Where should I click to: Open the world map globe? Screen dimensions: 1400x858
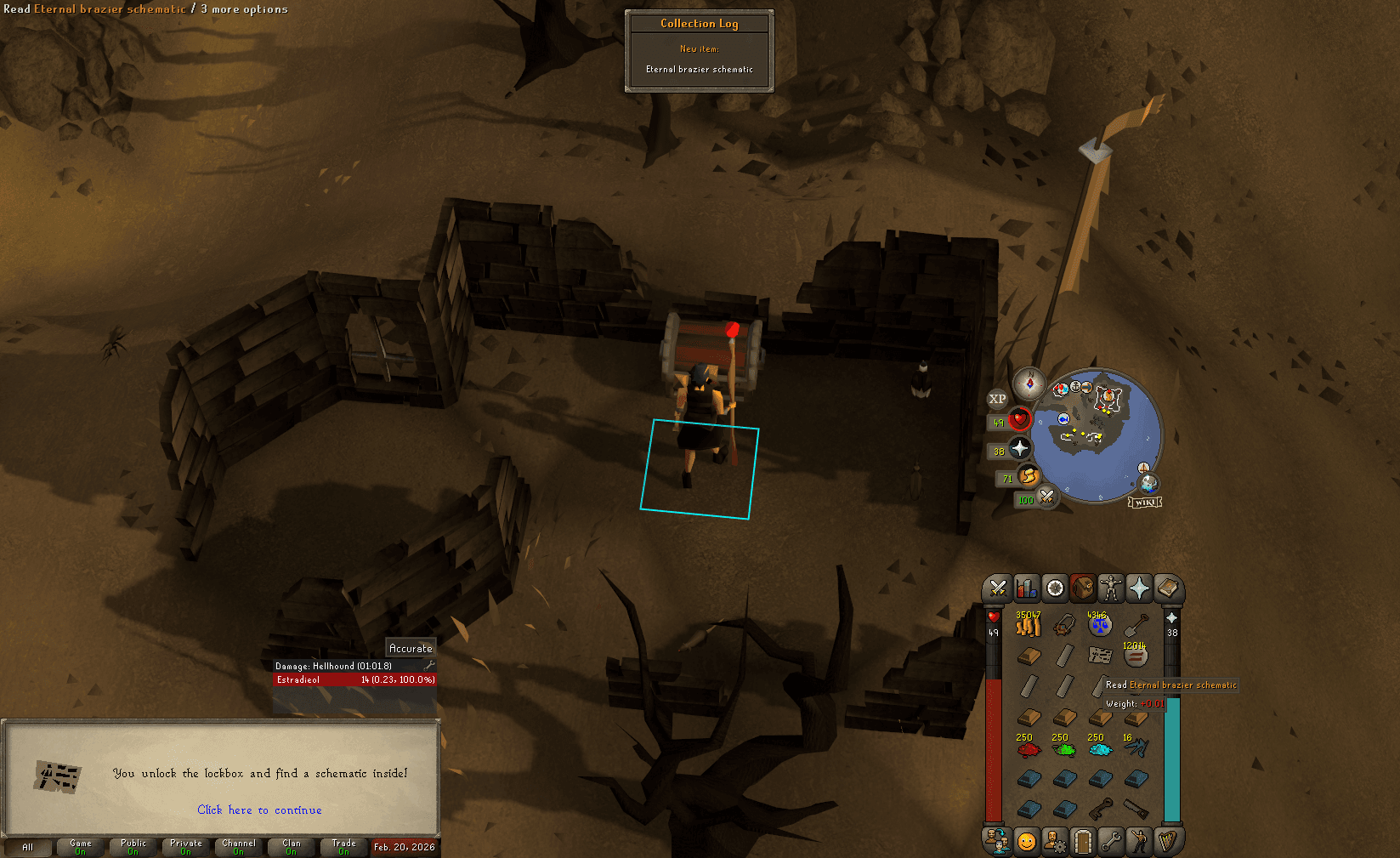point(1149,483)
